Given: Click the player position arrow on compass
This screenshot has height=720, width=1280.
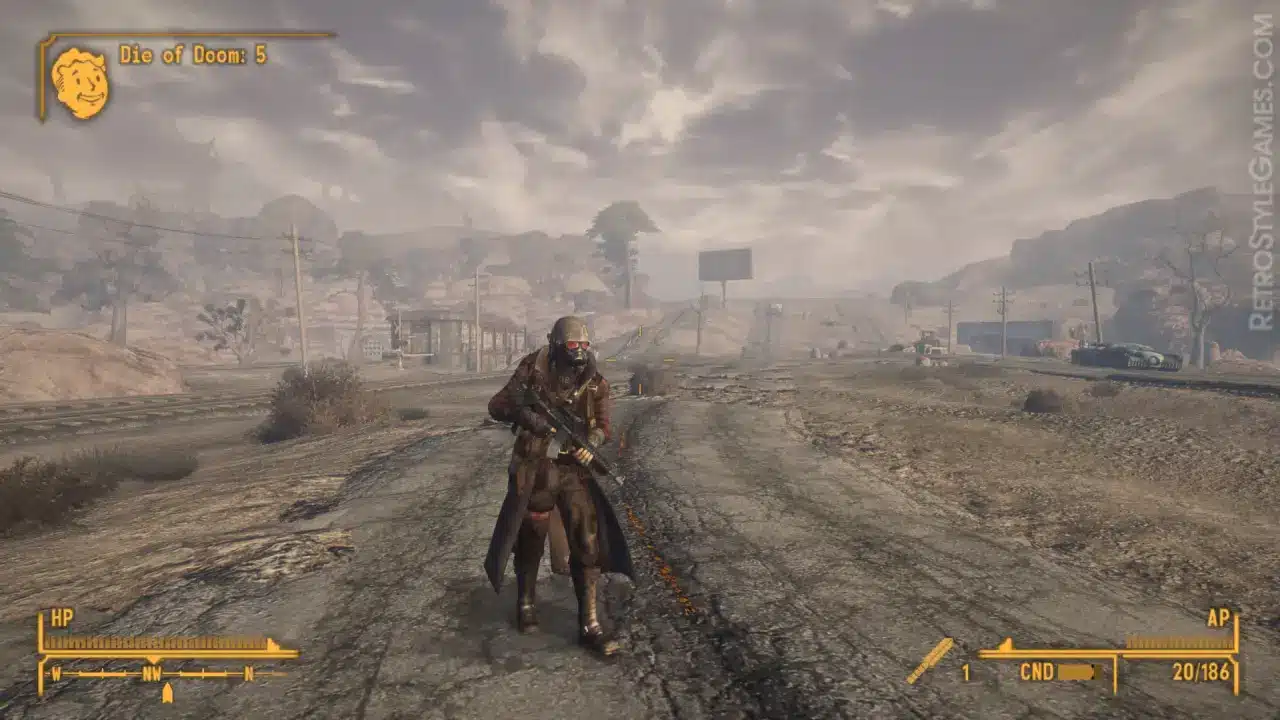Looking at the screenshot, I should pos(167,693).
